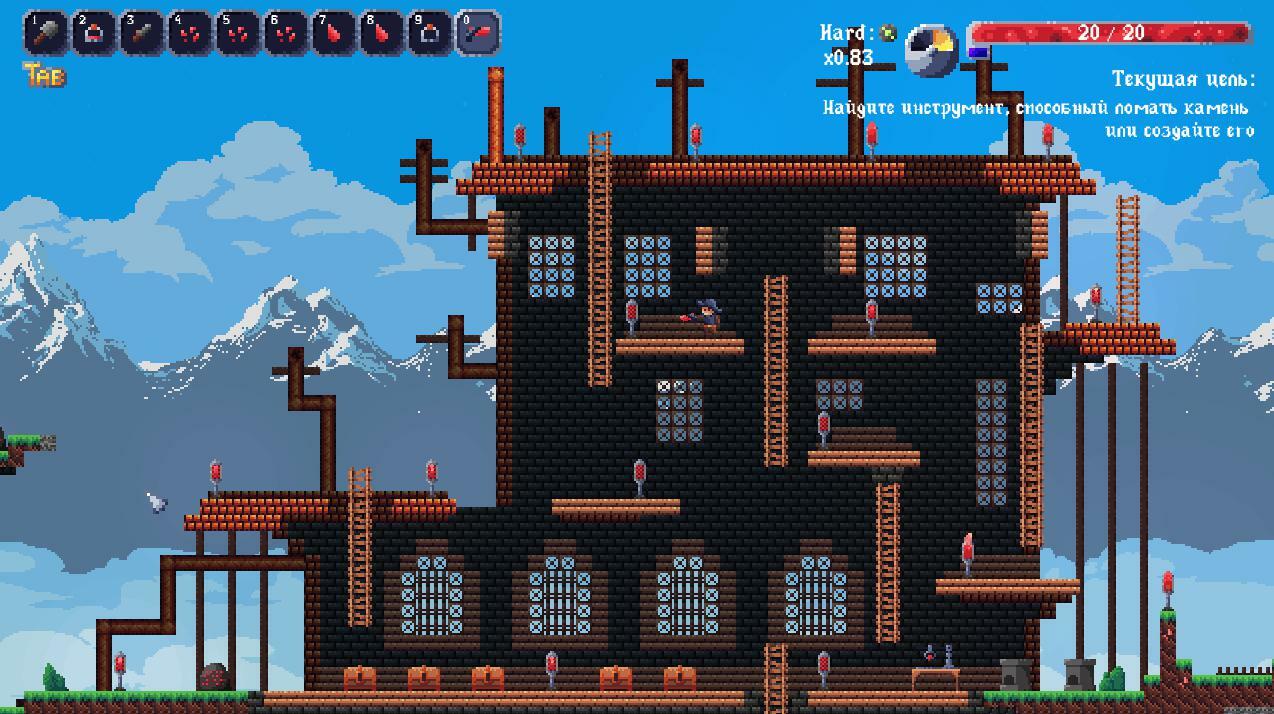
Task: Click the red shards in slot 6
Action: click(x=286, y=33)
